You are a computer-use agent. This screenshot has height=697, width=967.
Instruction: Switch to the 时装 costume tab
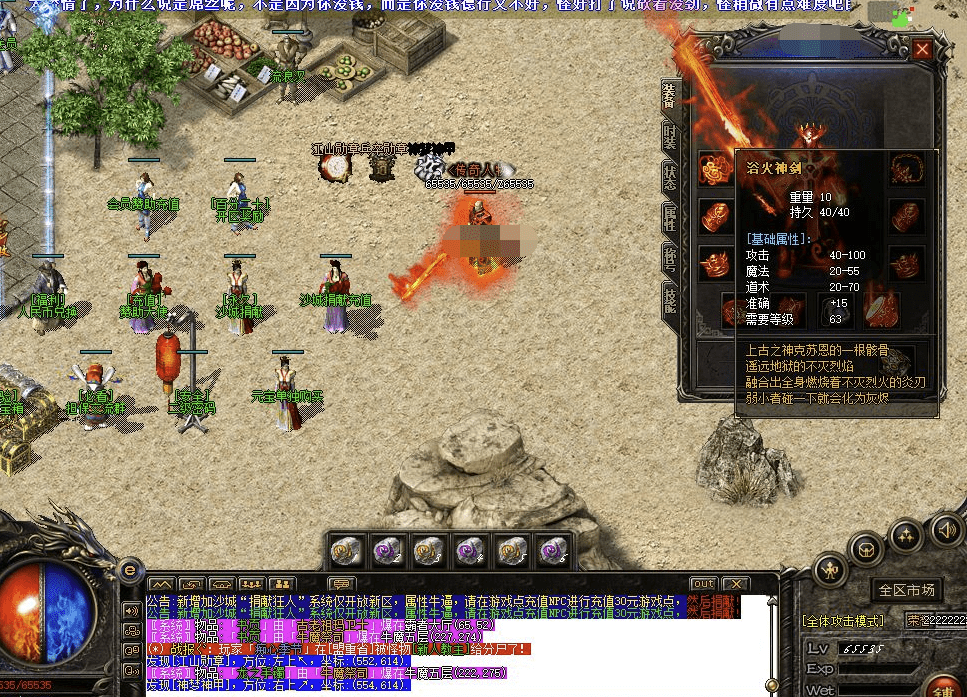point(669,134)
